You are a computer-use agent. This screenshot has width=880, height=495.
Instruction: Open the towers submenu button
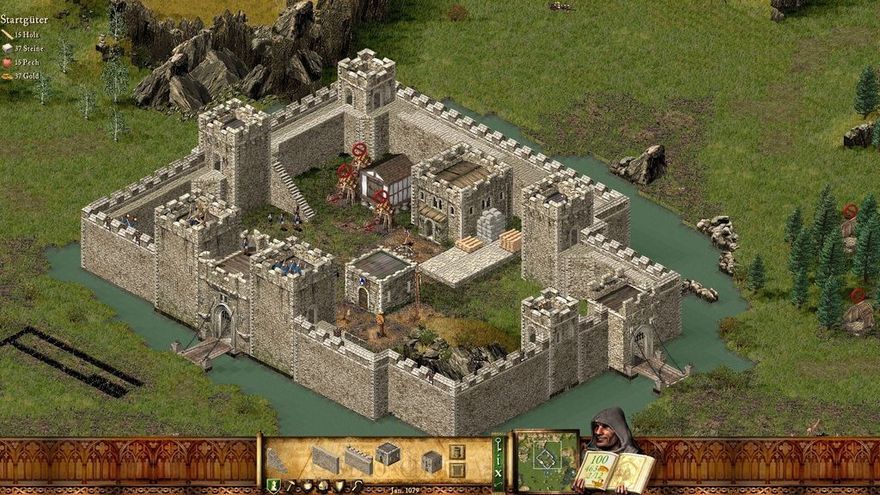[x=456, y=452]
